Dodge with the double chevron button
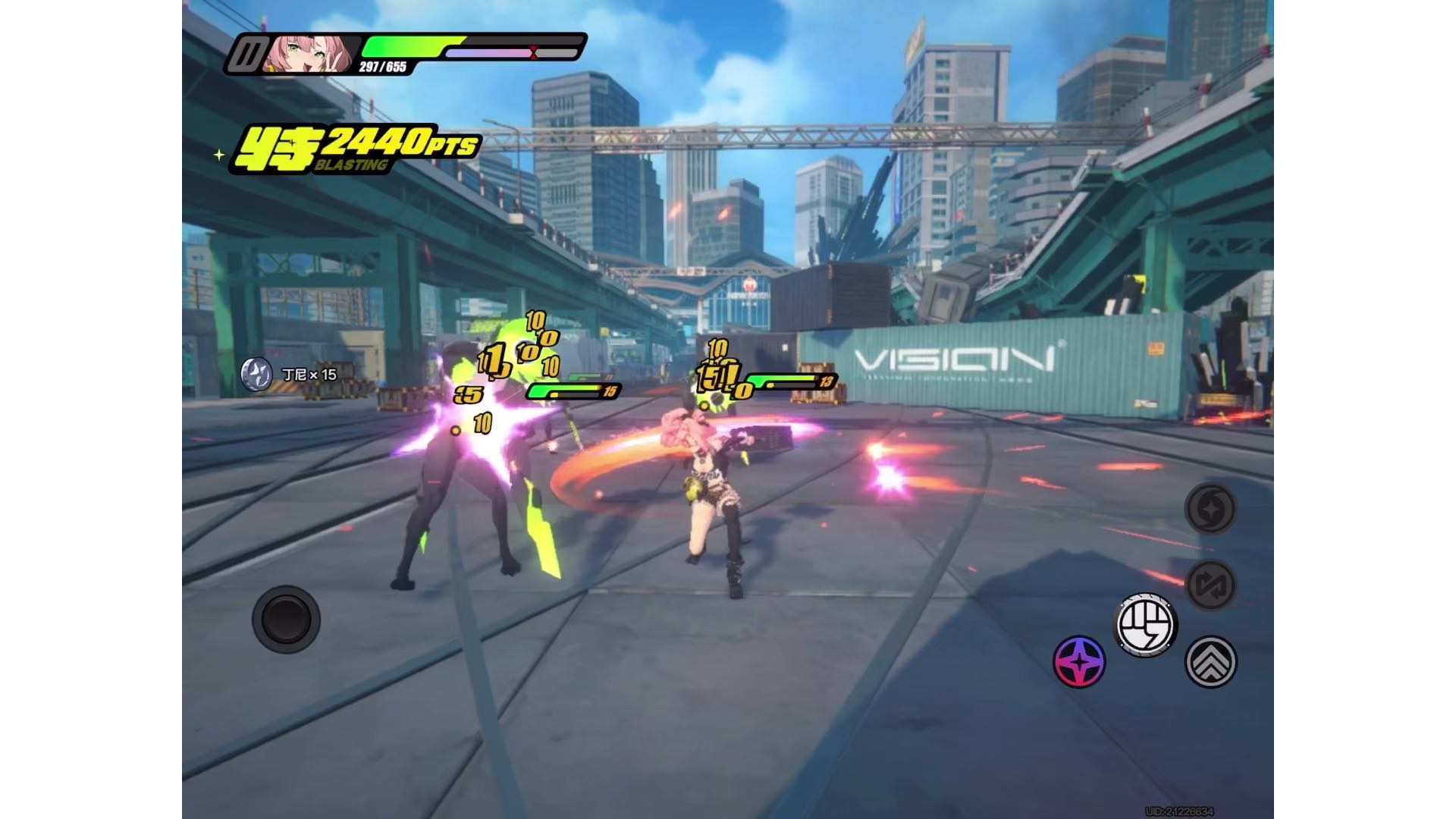Viewport: 1456px width, 819px height. pos(1210,661)
